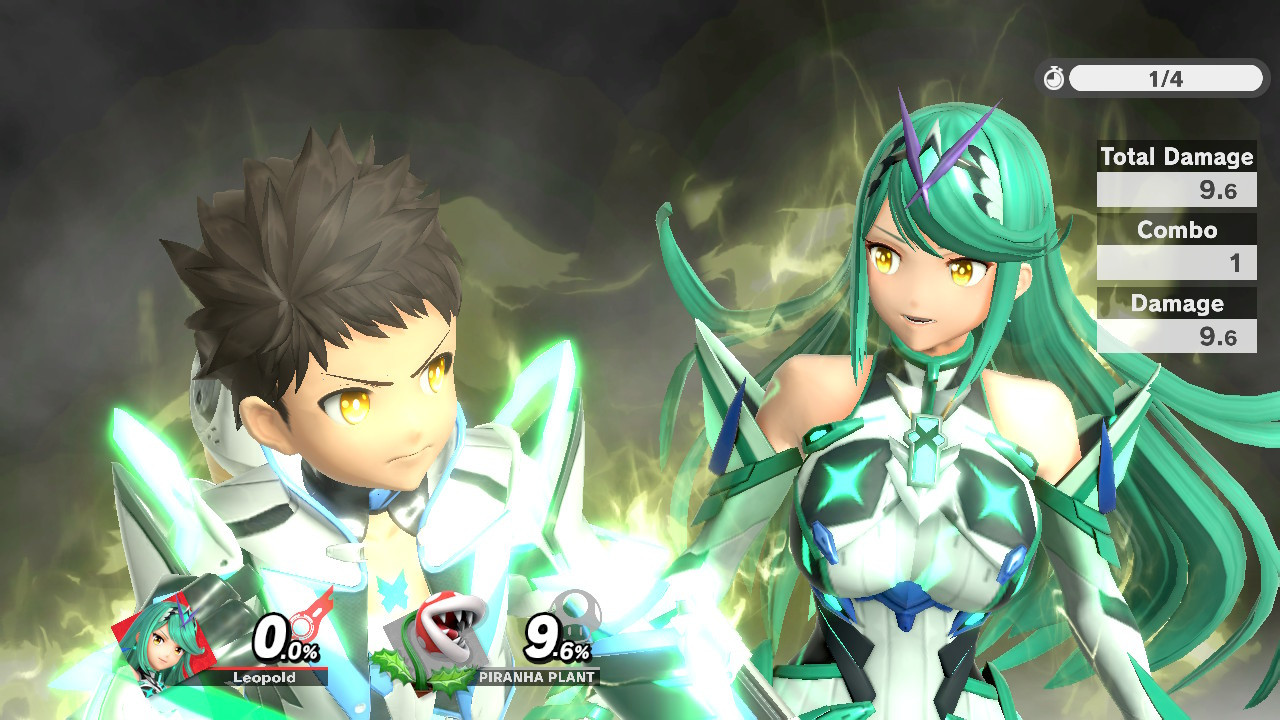Click the stopwatch game speed icon
The image size is (1280, 720).
point(1054,79)
